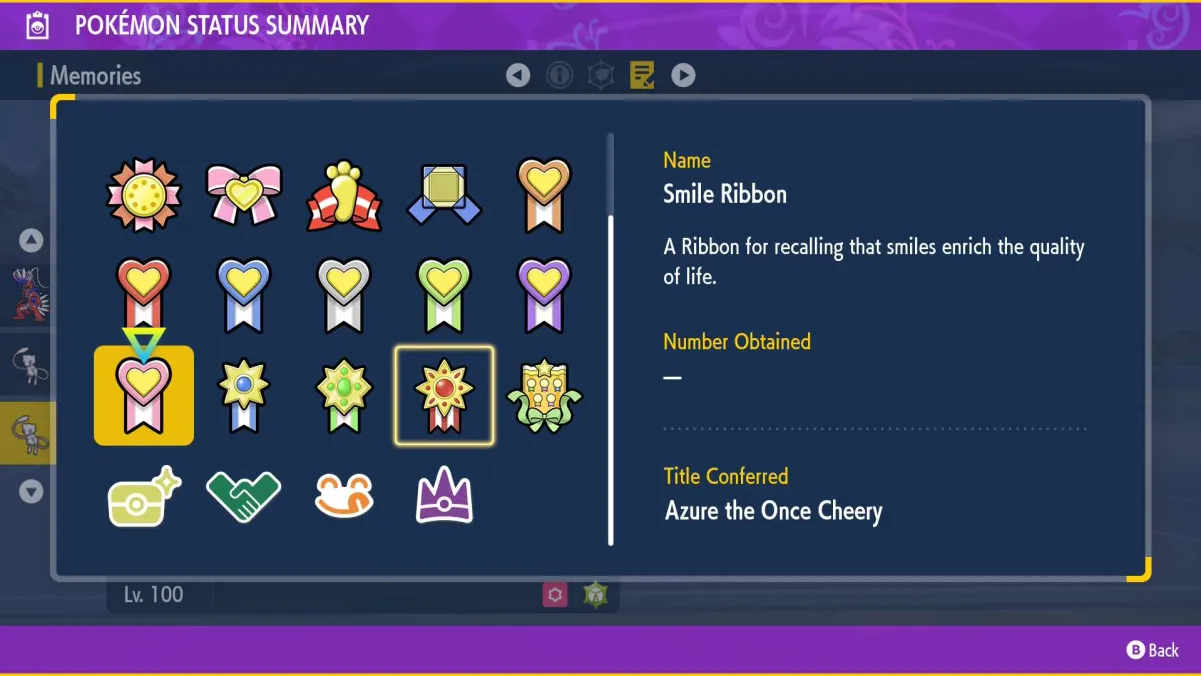Select the footprint ribbon
Screen dimensions: 1201x676
tap(344, 194)
